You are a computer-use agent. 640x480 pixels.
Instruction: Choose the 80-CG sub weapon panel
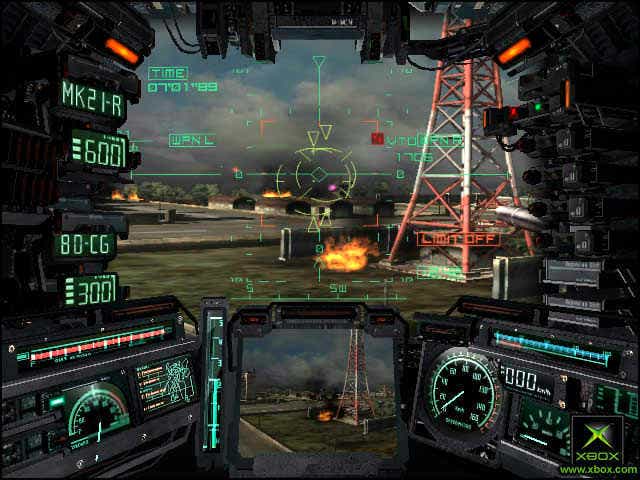pyautogui.click(x=86, y=243)
